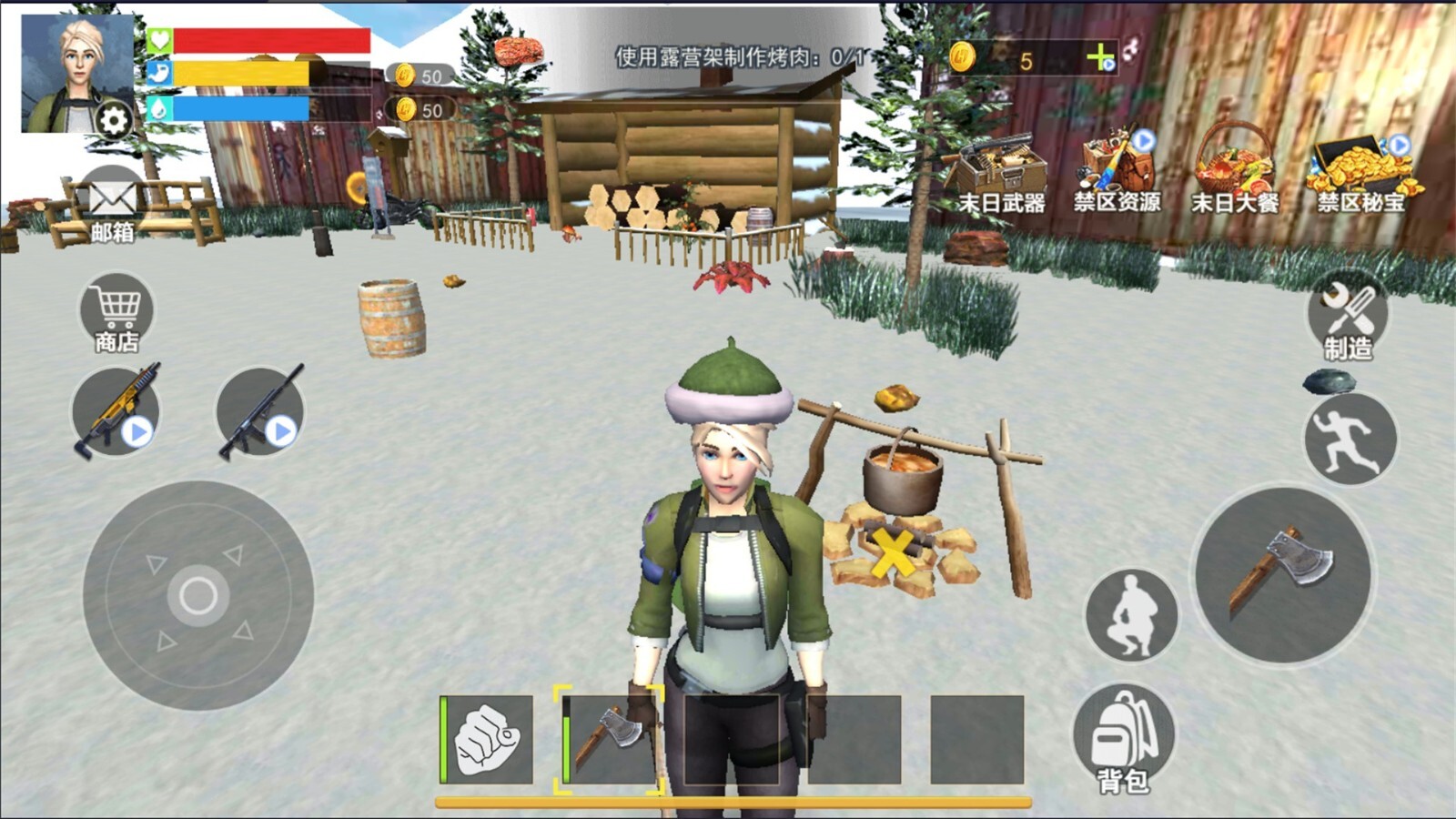Add more coins with the plus button
The height and width of the screenshot is (819, 1456).
pyautogui.click(x=1101, y=59)
